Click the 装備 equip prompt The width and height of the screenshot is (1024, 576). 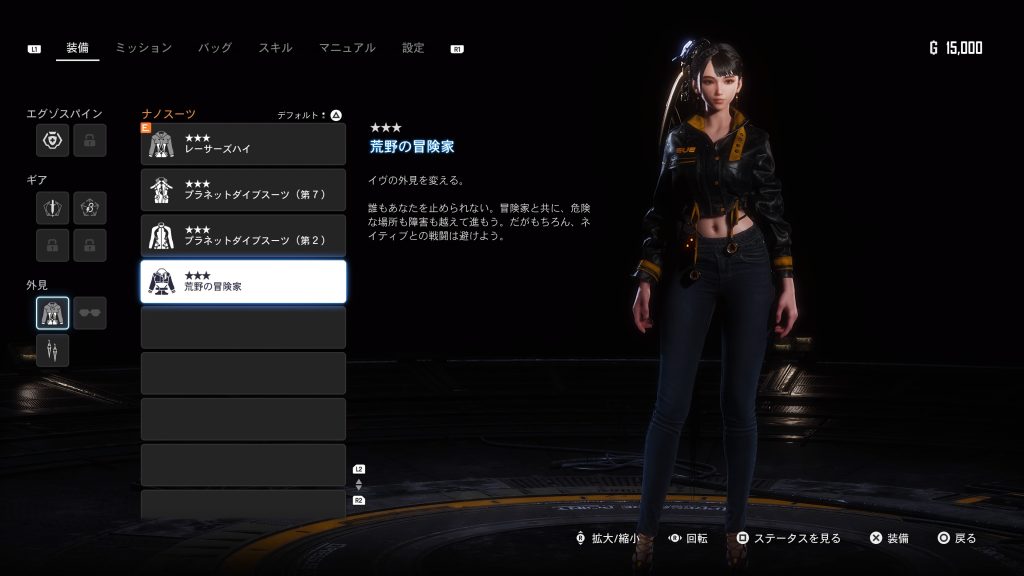(889, 538)
